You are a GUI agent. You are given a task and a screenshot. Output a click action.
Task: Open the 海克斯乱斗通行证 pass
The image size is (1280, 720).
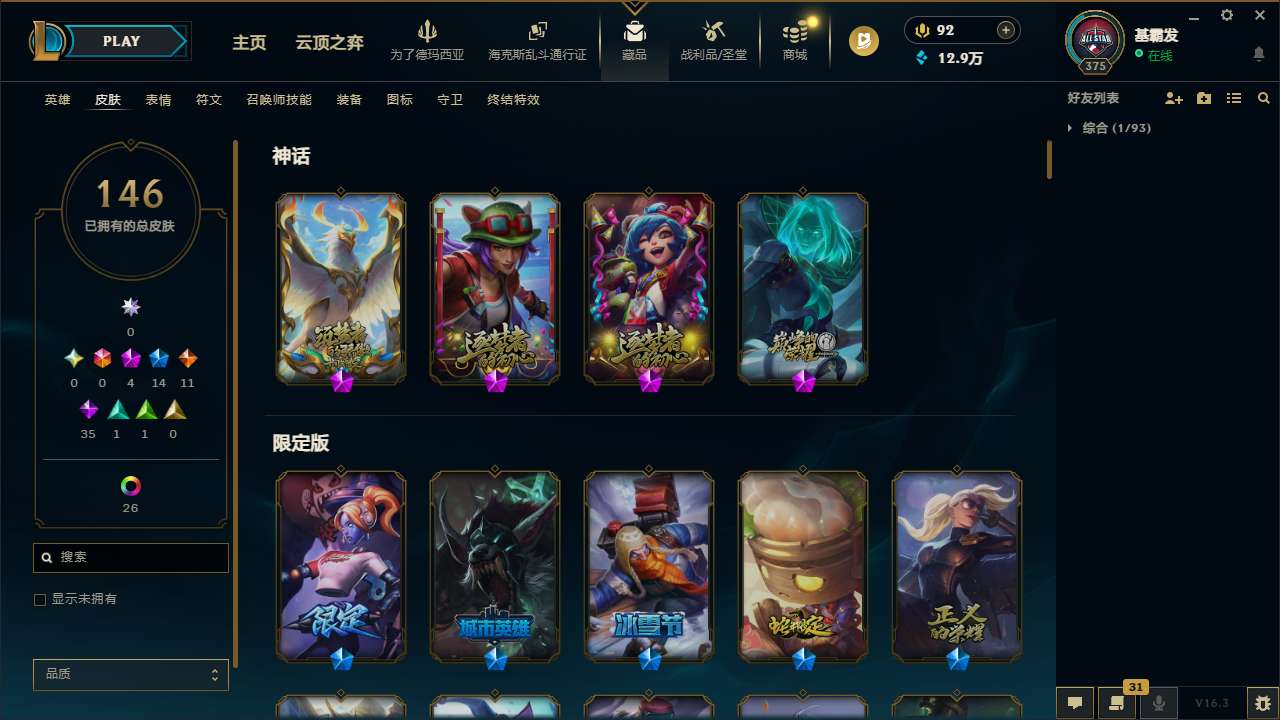coord(537,42)
